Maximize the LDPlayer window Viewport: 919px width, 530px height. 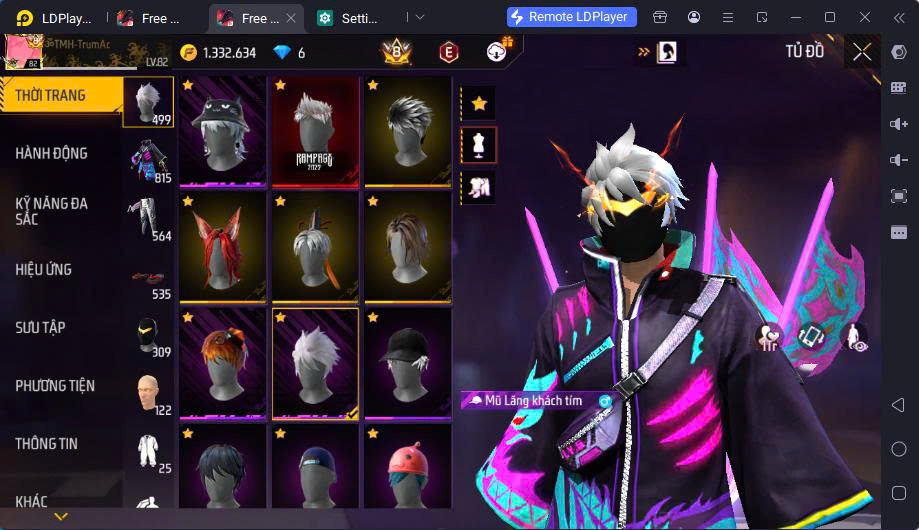click(x=829, y=17)
